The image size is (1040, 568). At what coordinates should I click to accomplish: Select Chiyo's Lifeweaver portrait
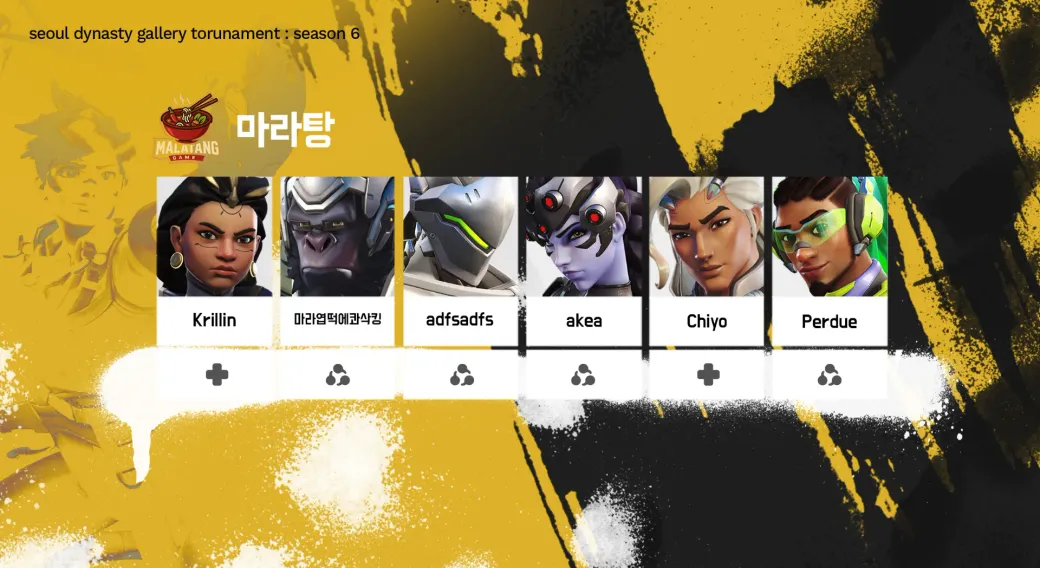coord(707,237)
